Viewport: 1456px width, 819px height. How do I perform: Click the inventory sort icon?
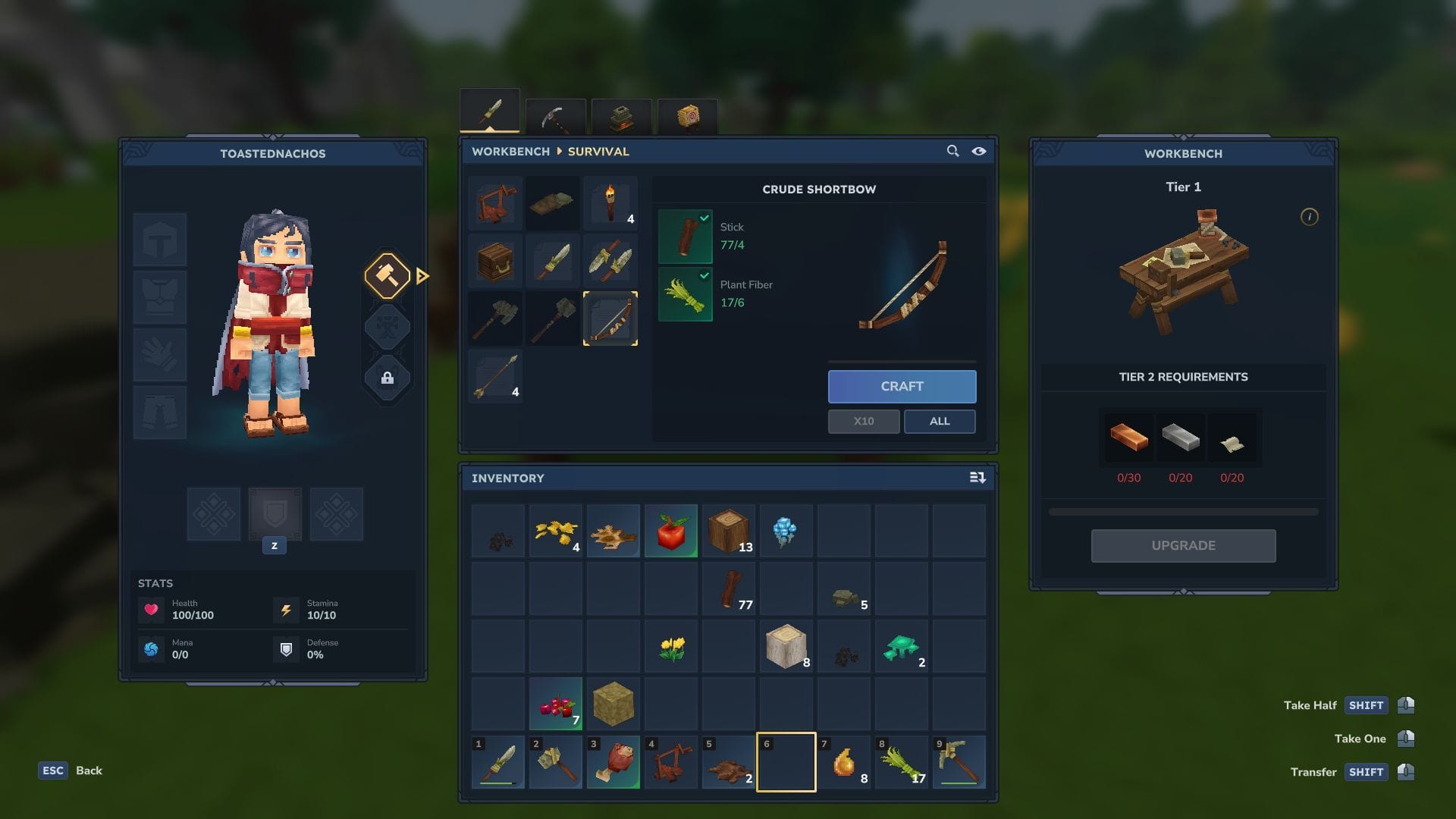tap(978, 478)
